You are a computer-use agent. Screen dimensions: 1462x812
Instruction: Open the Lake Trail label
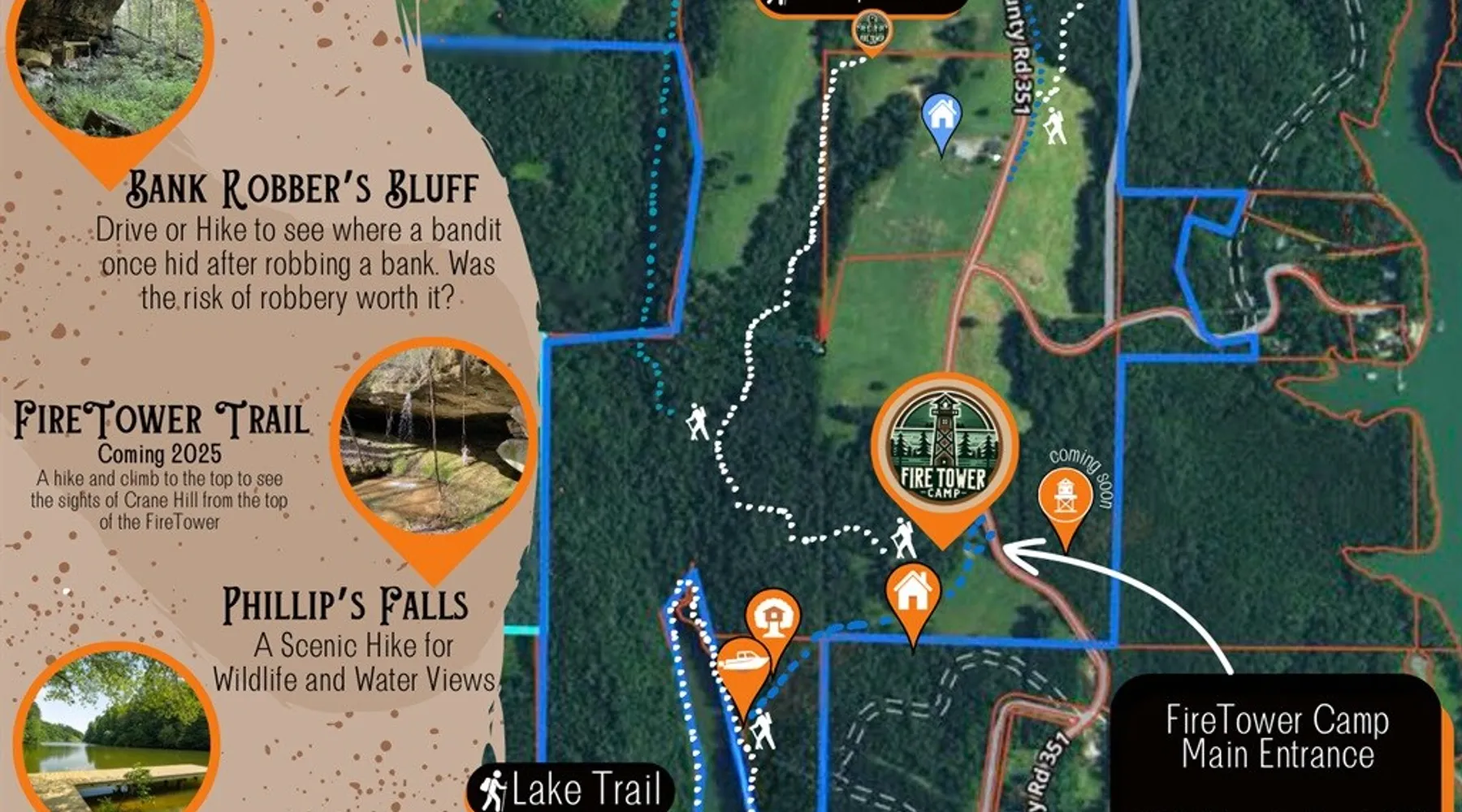(571, 789)
